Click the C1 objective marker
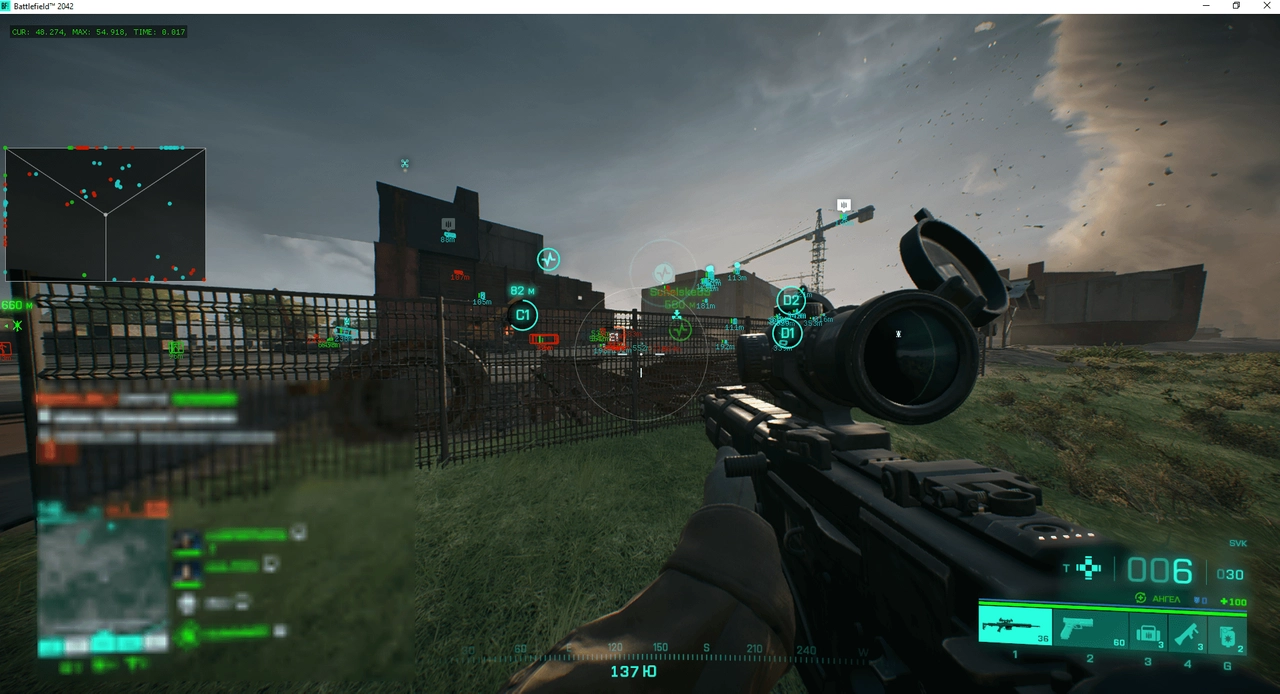The height and width of the screenshot is (694, 1280). click(x=522, y=316)
